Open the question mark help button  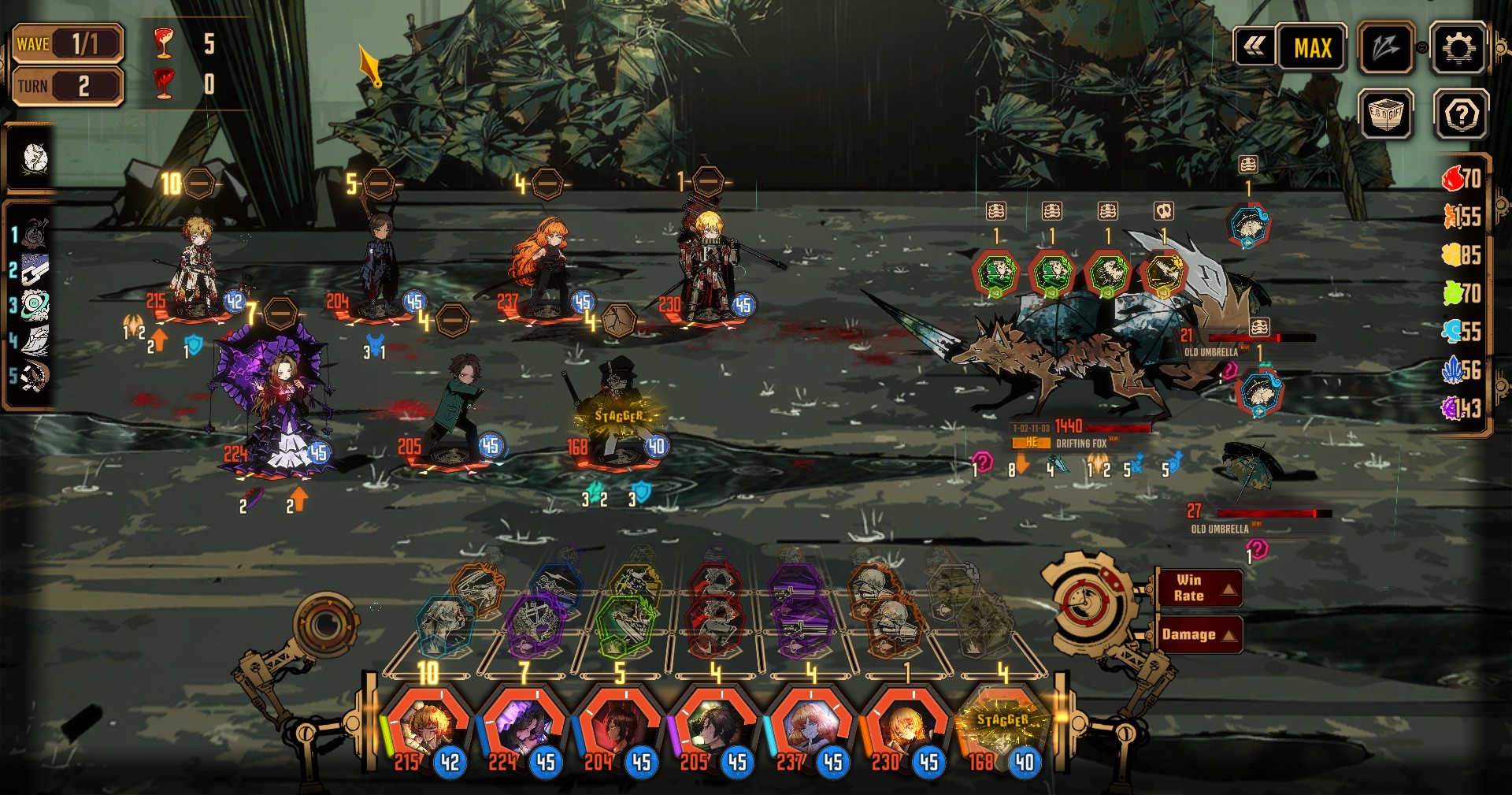coord(1461,116)
